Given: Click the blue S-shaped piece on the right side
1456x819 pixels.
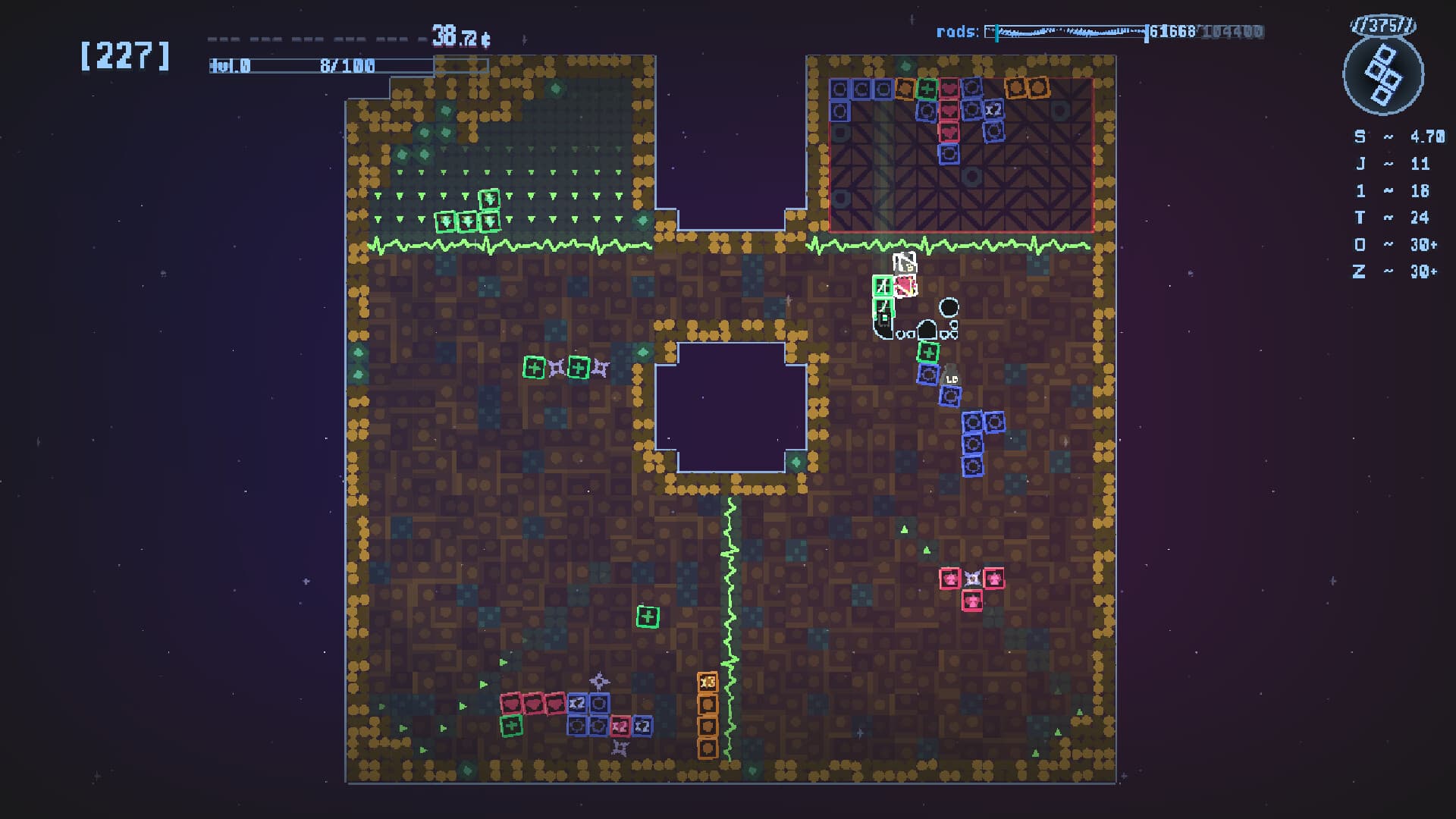Looking at the screenshot, I should [978, 440].
